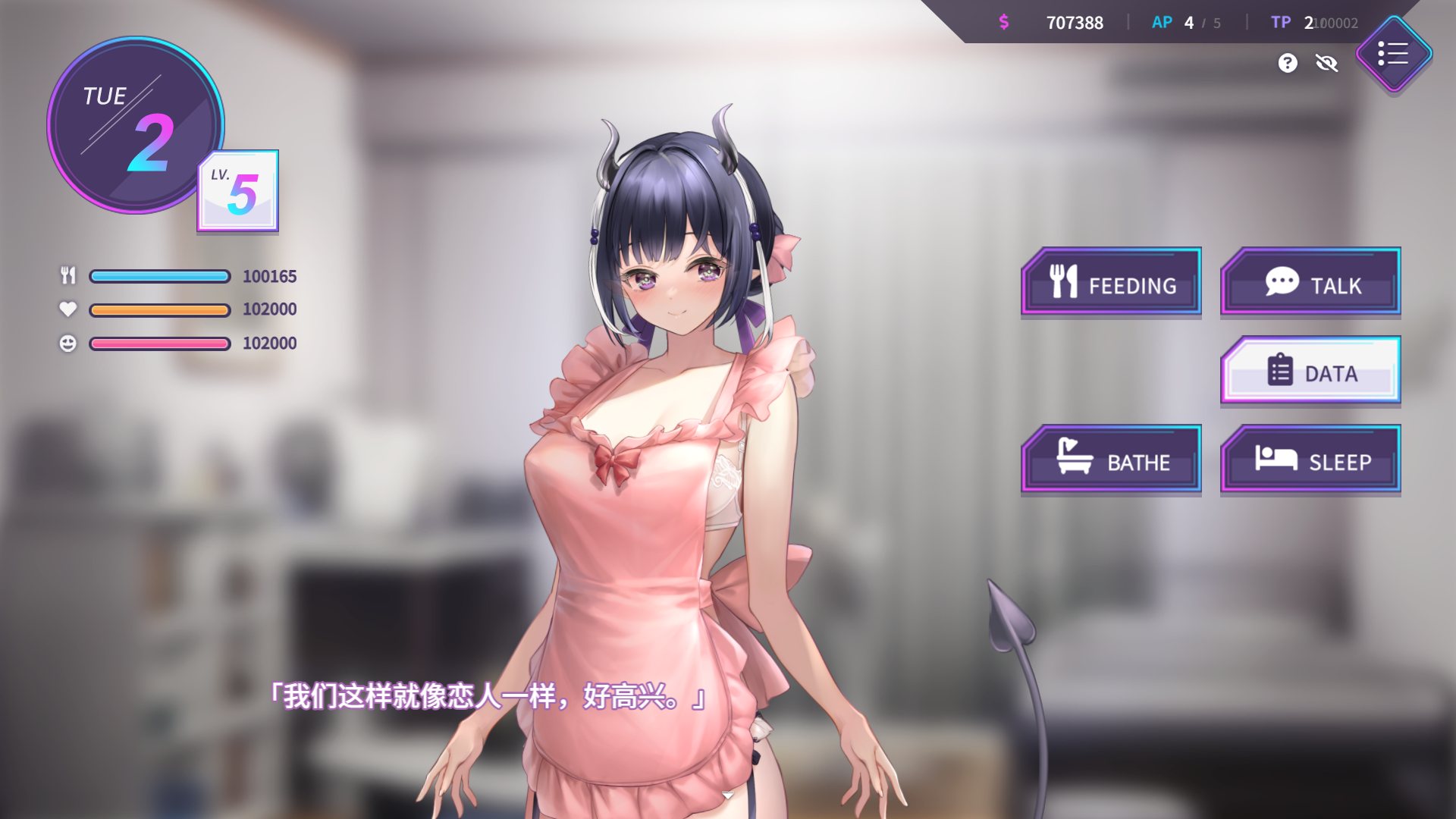Open the question mark help icon
Image resolution: width=1456 pixels, height=819 pixels.
1287,63
